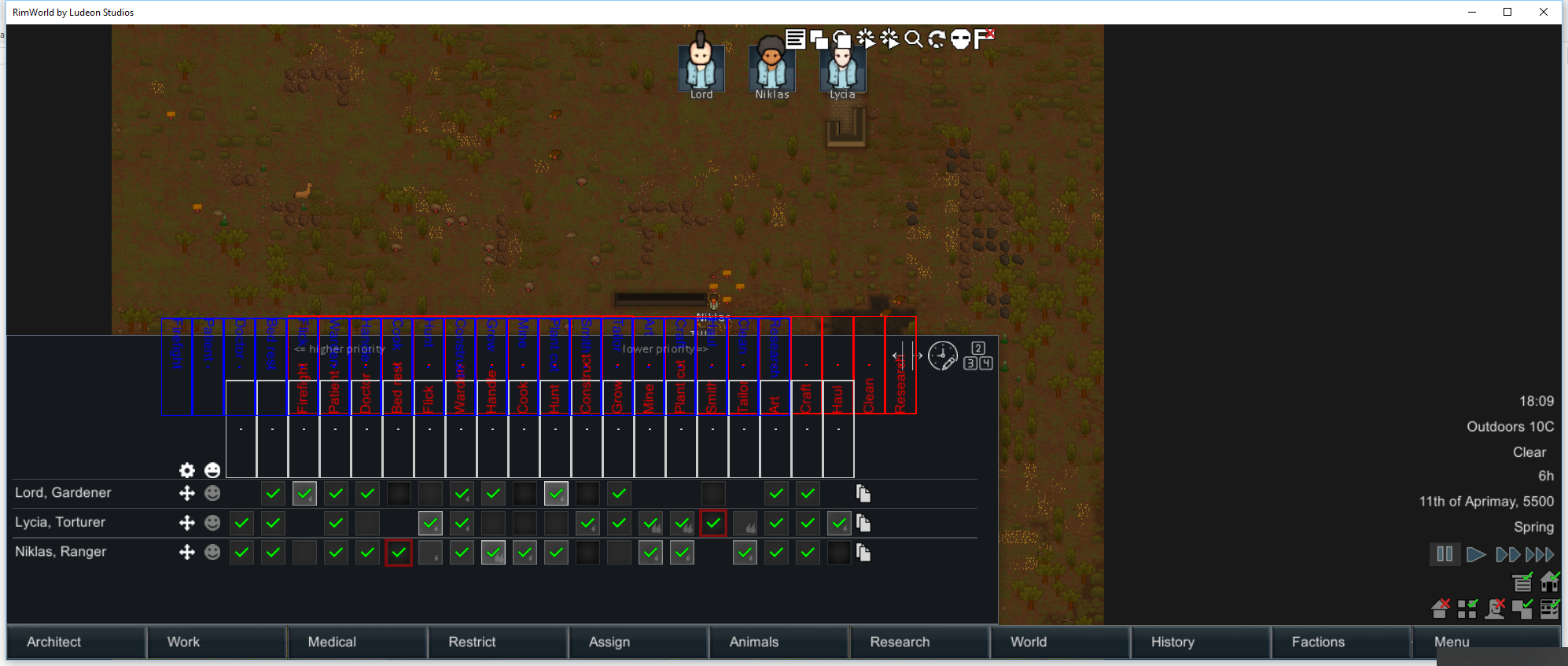This screenshot has height=666, width=1568.
Task: Open the Animals tab
Action: pos(753,642)
